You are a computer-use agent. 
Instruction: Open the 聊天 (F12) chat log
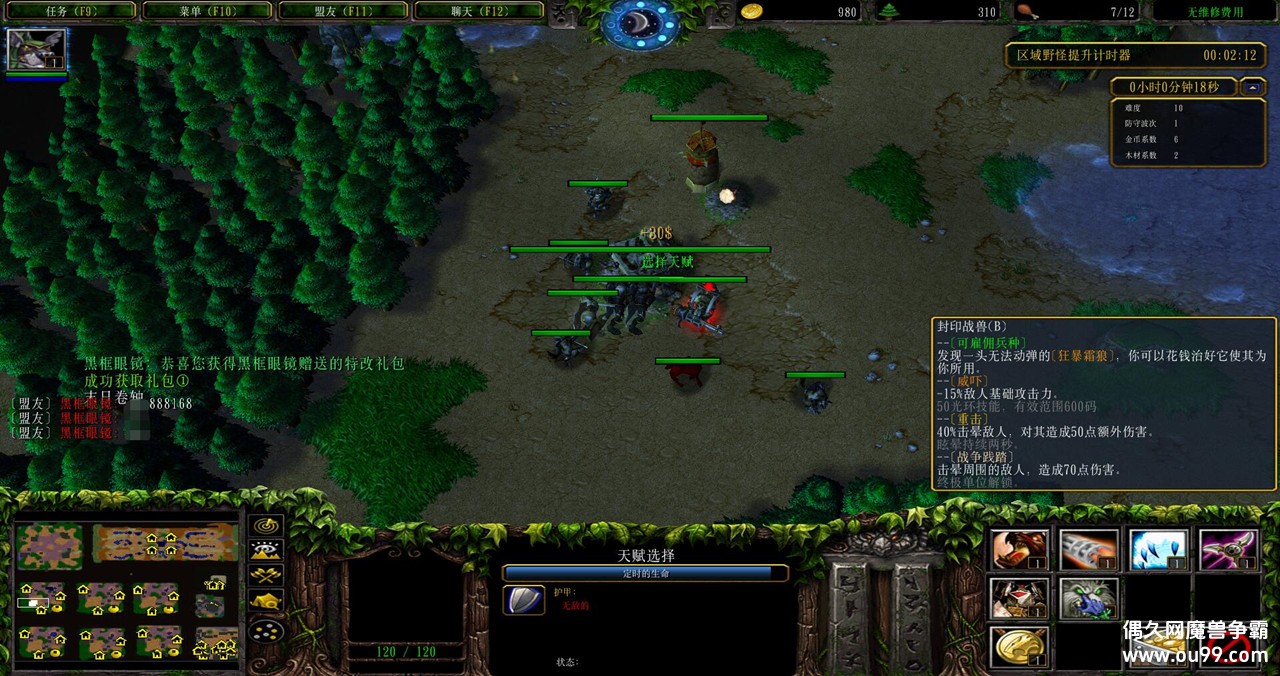[478, 12]
